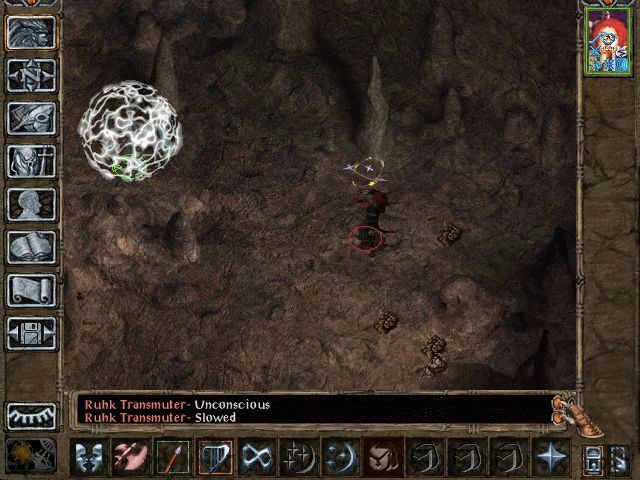Click the return-to-game face button

tap(31, 31)
